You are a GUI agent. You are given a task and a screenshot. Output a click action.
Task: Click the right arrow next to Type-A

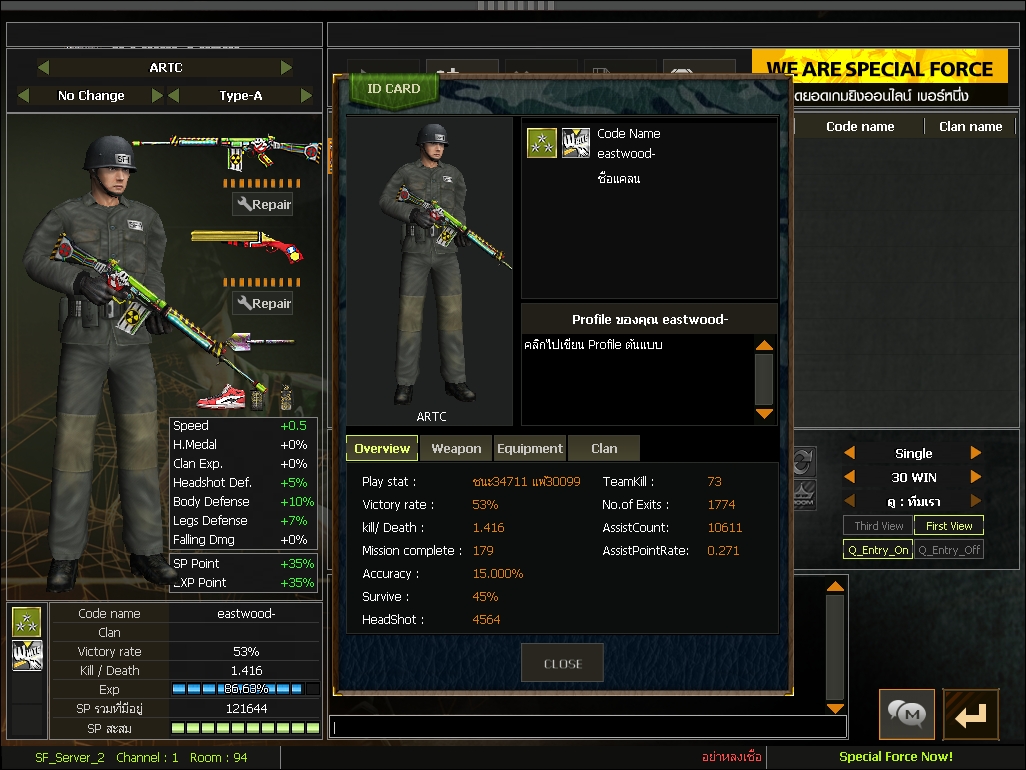pos(306,96)
